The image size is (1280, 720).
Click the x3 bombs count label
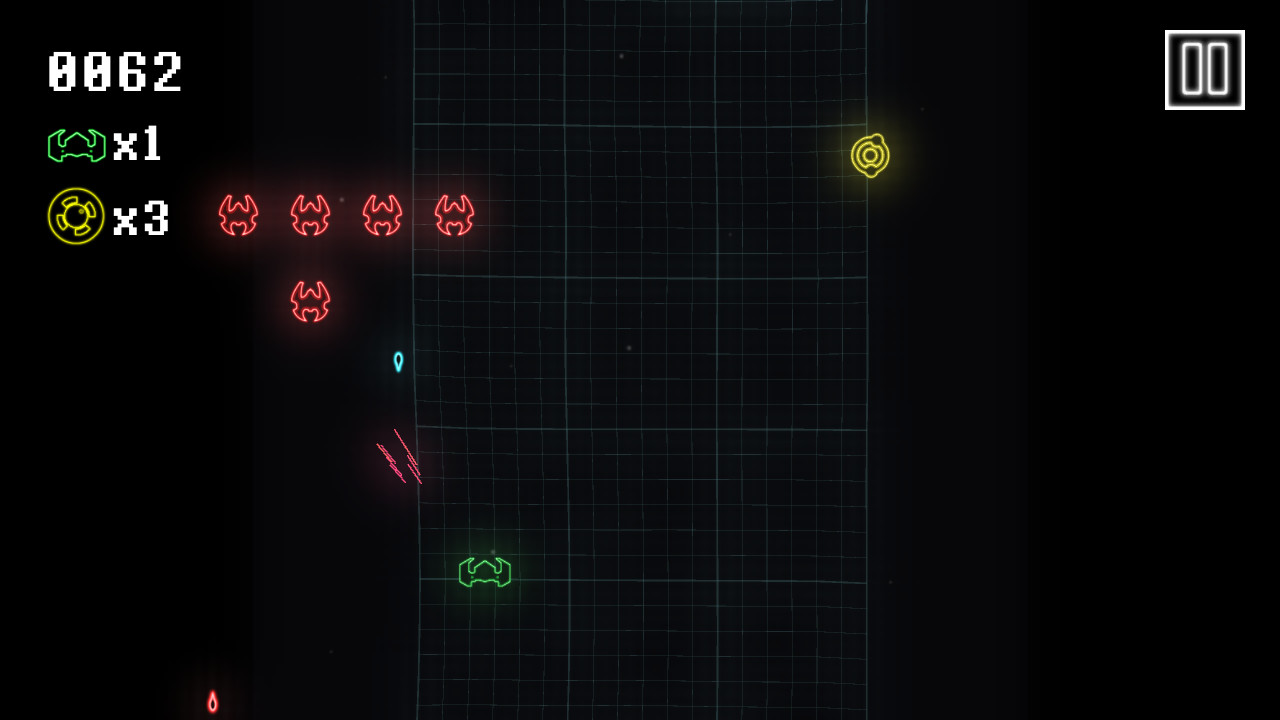(142, 215)
